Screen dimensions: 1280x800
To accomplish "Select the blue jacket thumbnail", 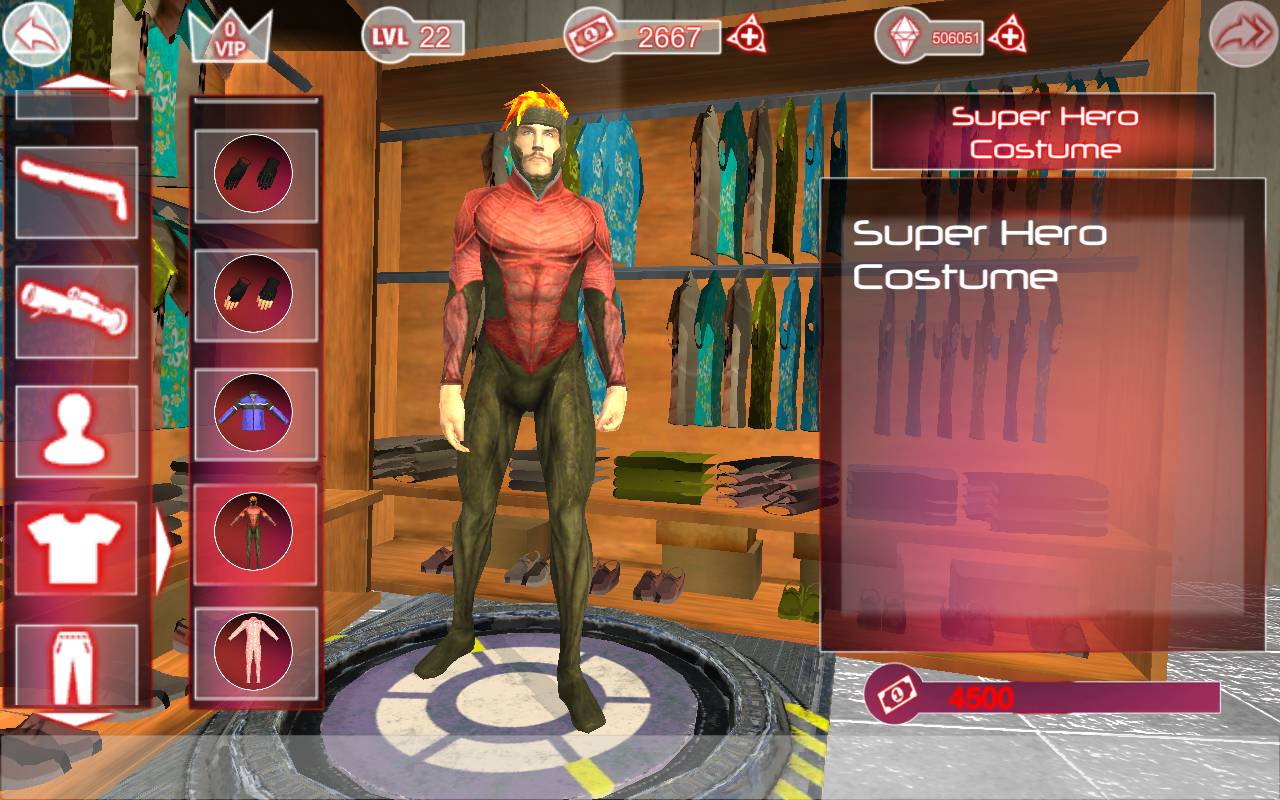I will coord(255,413).
